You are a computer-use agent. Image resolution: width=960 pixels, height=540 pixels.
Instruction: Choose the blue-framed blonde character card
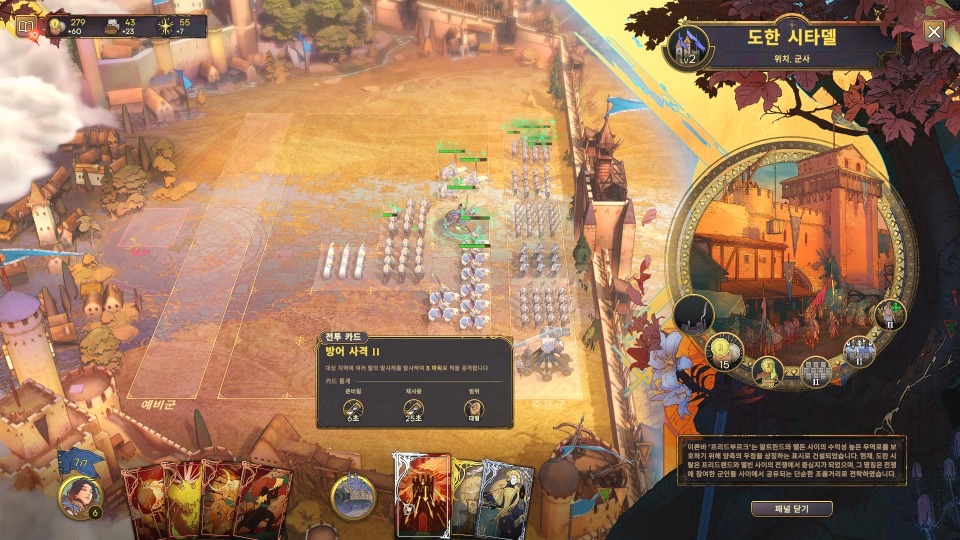pyautogui.click(x=506, y=498)
